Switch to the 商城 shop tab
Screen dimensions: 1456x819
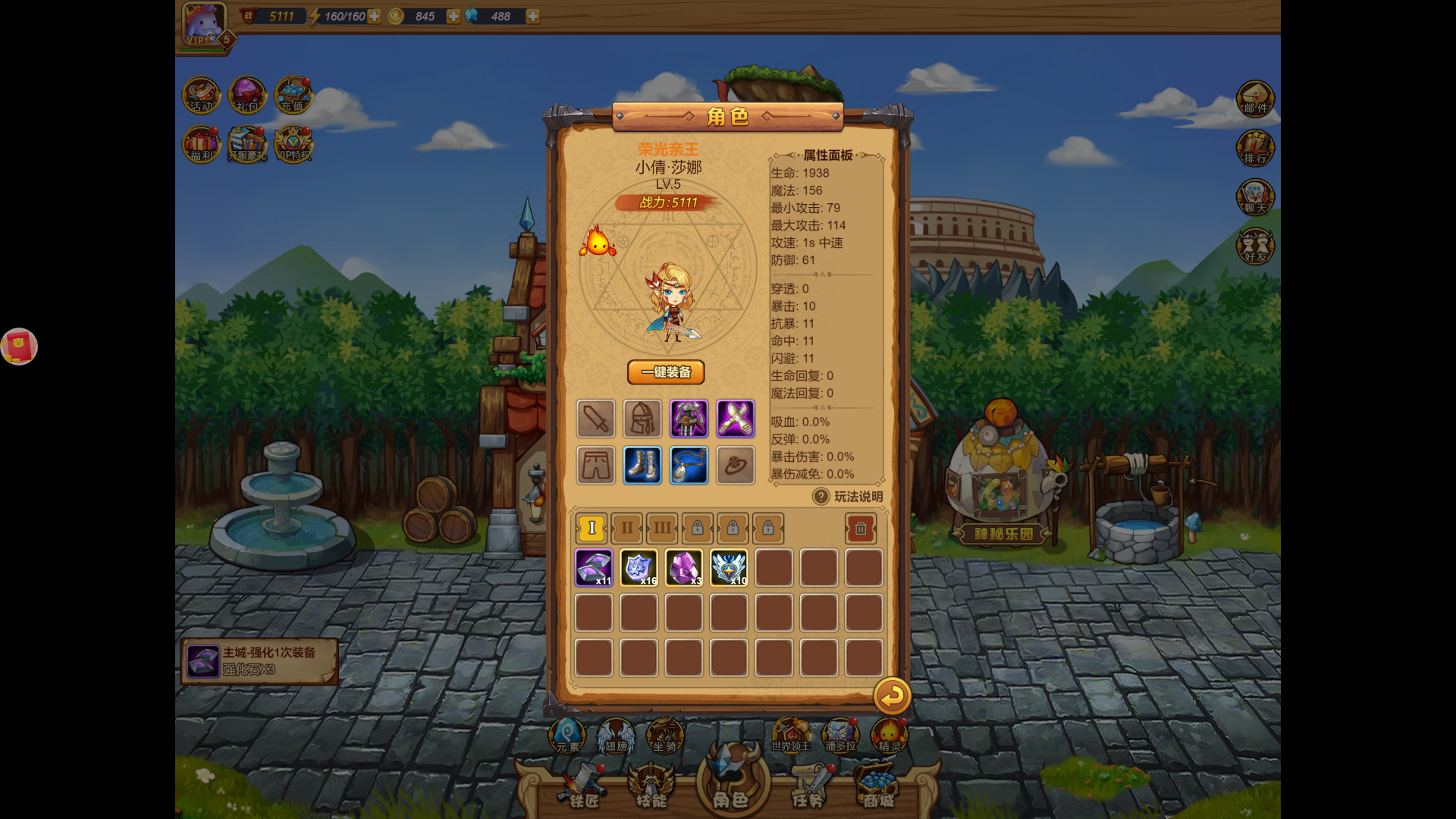878,789
